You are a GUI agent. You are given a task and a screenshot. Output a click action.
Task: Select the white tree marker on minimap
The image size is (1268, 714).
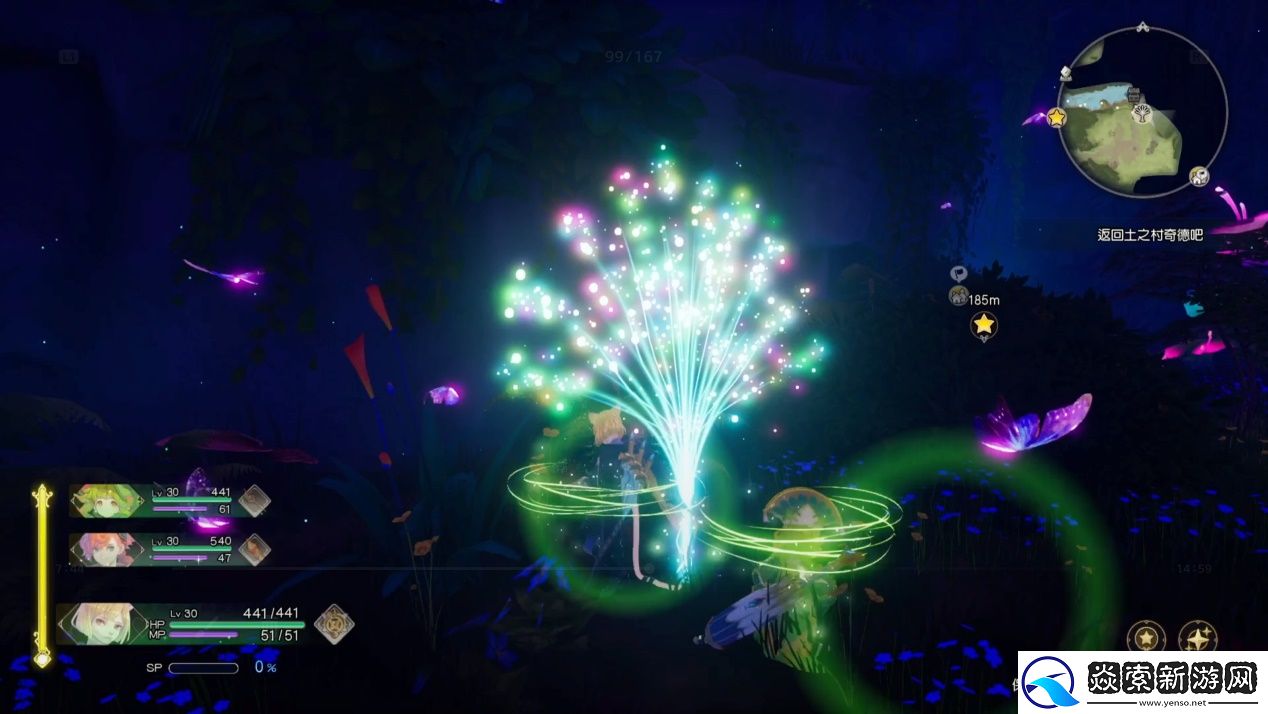click(x=1140, y=114)
